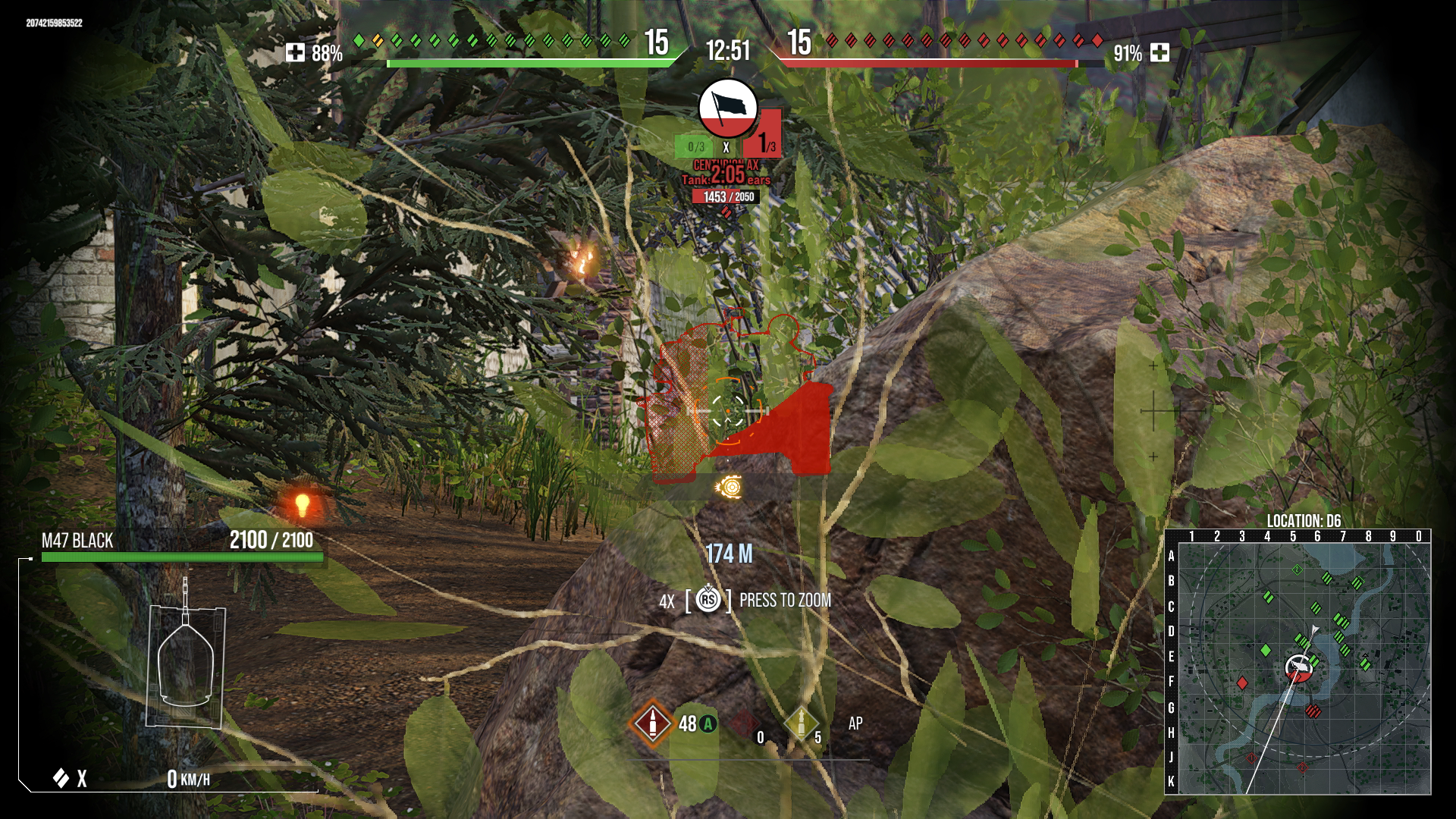This screenshot has width=1456, height=819.
Task: Click the red health cross near 91%
Action: point(1160,53)
